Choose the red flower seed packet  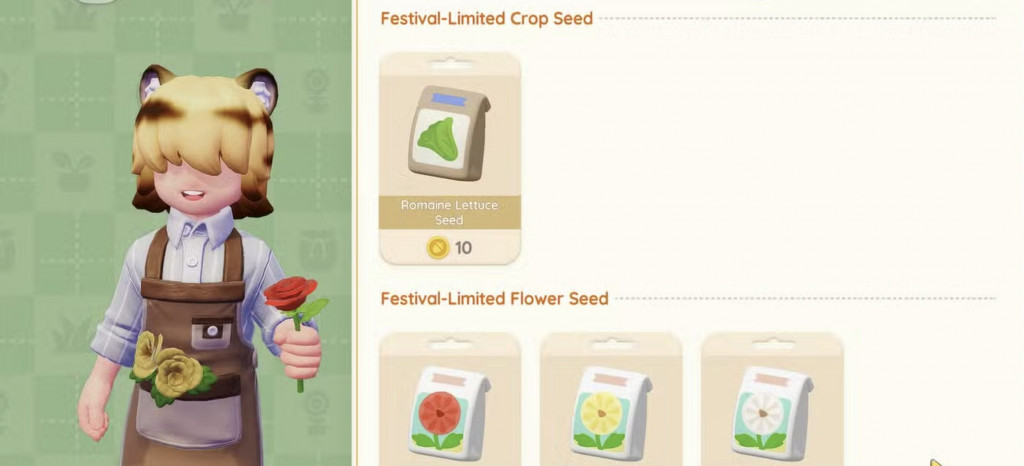450,412
